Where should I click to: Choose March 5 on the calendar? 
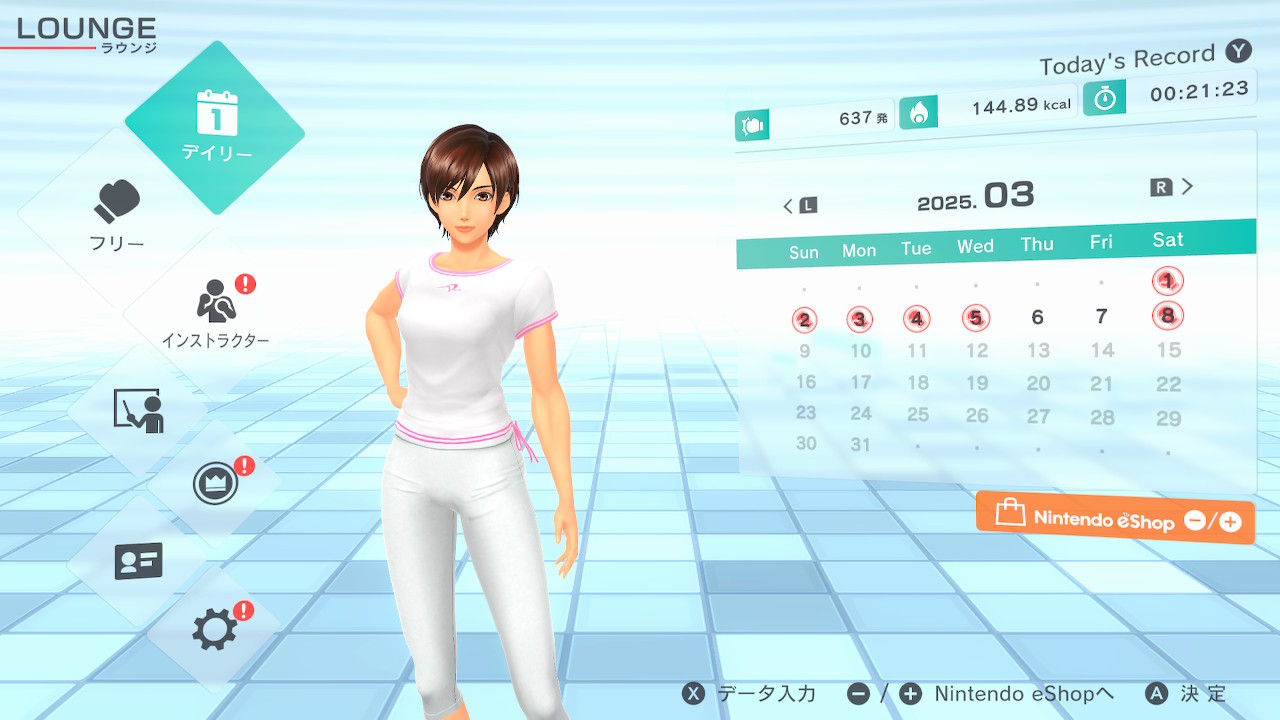pyautogui.click(x=975, y=318)
